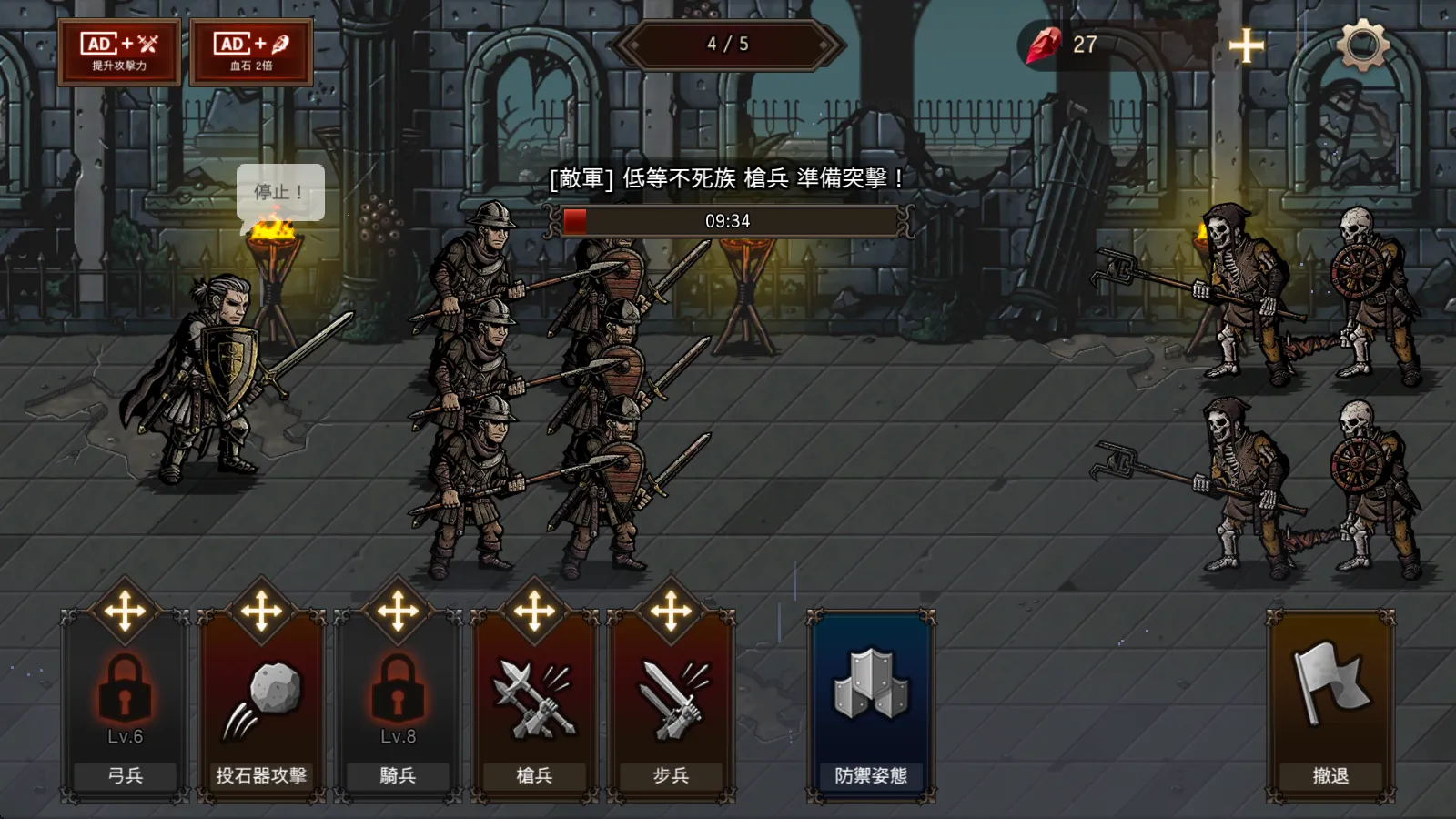Click the move arrows above the spearmen card

(534, 611)
